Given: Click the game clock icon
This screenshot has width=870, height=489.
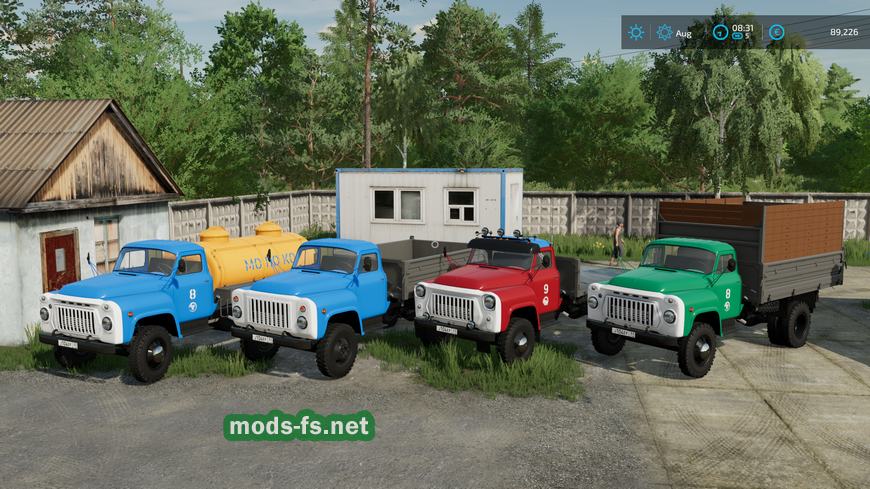Looking at the screenshot, I should click(720, 32).
